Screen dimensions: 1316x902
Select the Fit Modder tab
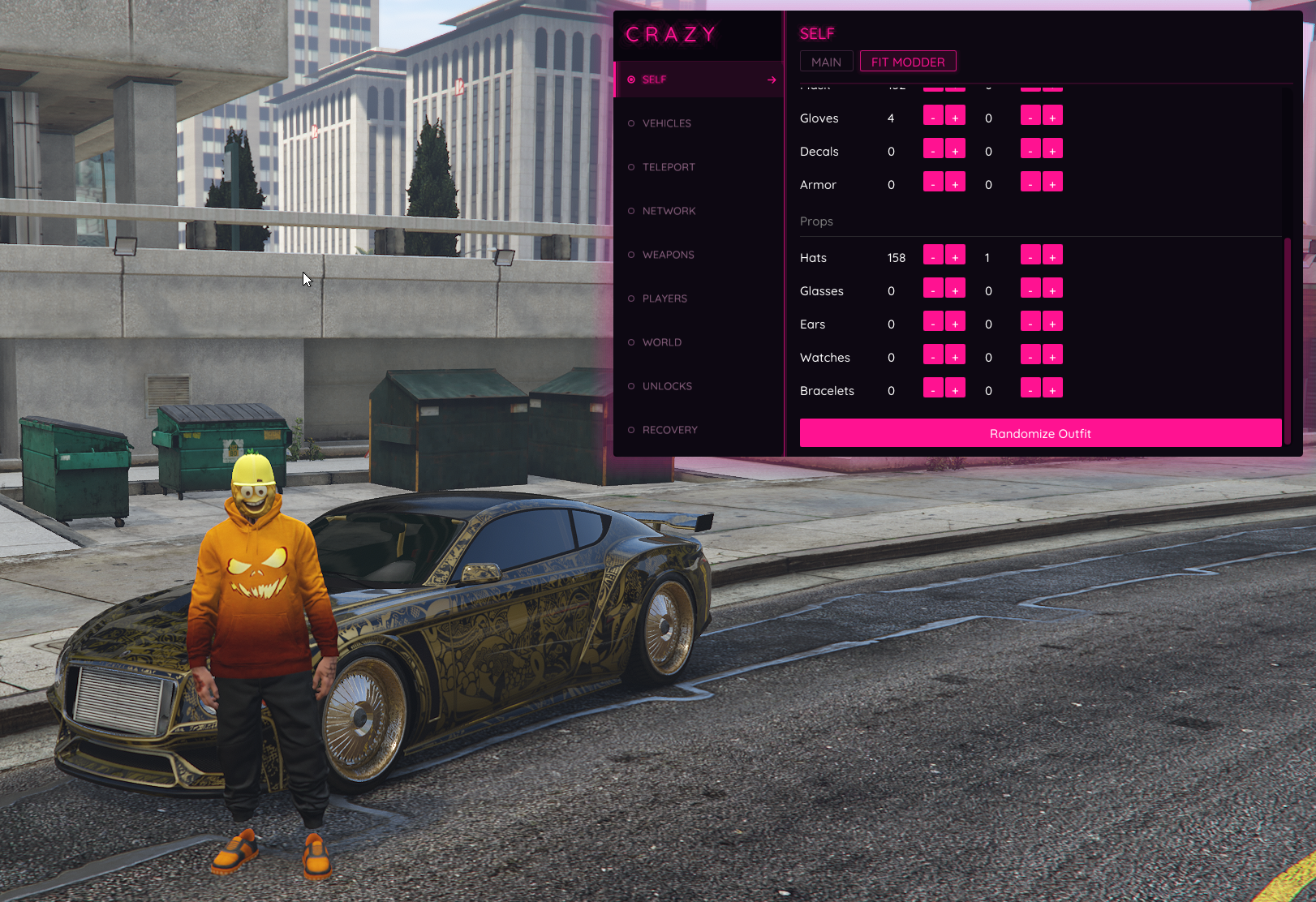pyautogui.click(x=908, y=62)
